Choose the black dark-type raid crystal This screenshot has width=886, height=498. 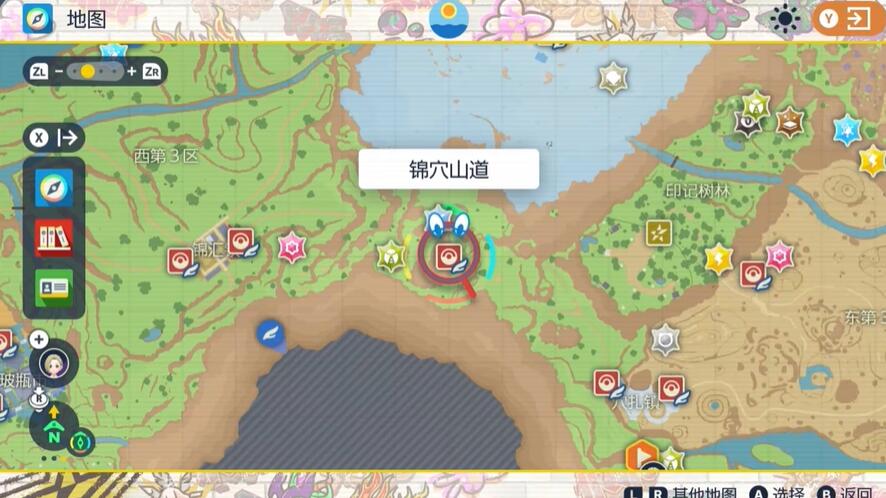[x=748, y=123]
